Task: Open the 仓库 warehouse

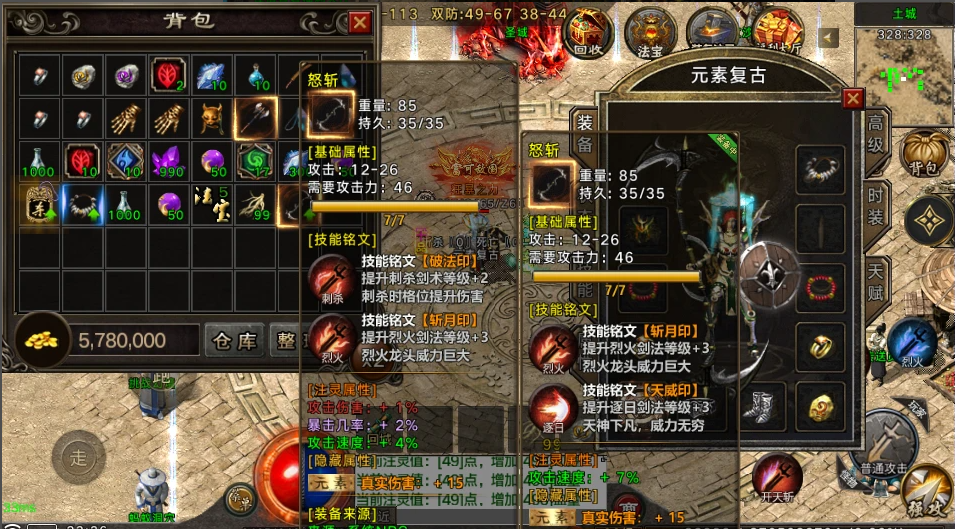Action: [235, 341]
